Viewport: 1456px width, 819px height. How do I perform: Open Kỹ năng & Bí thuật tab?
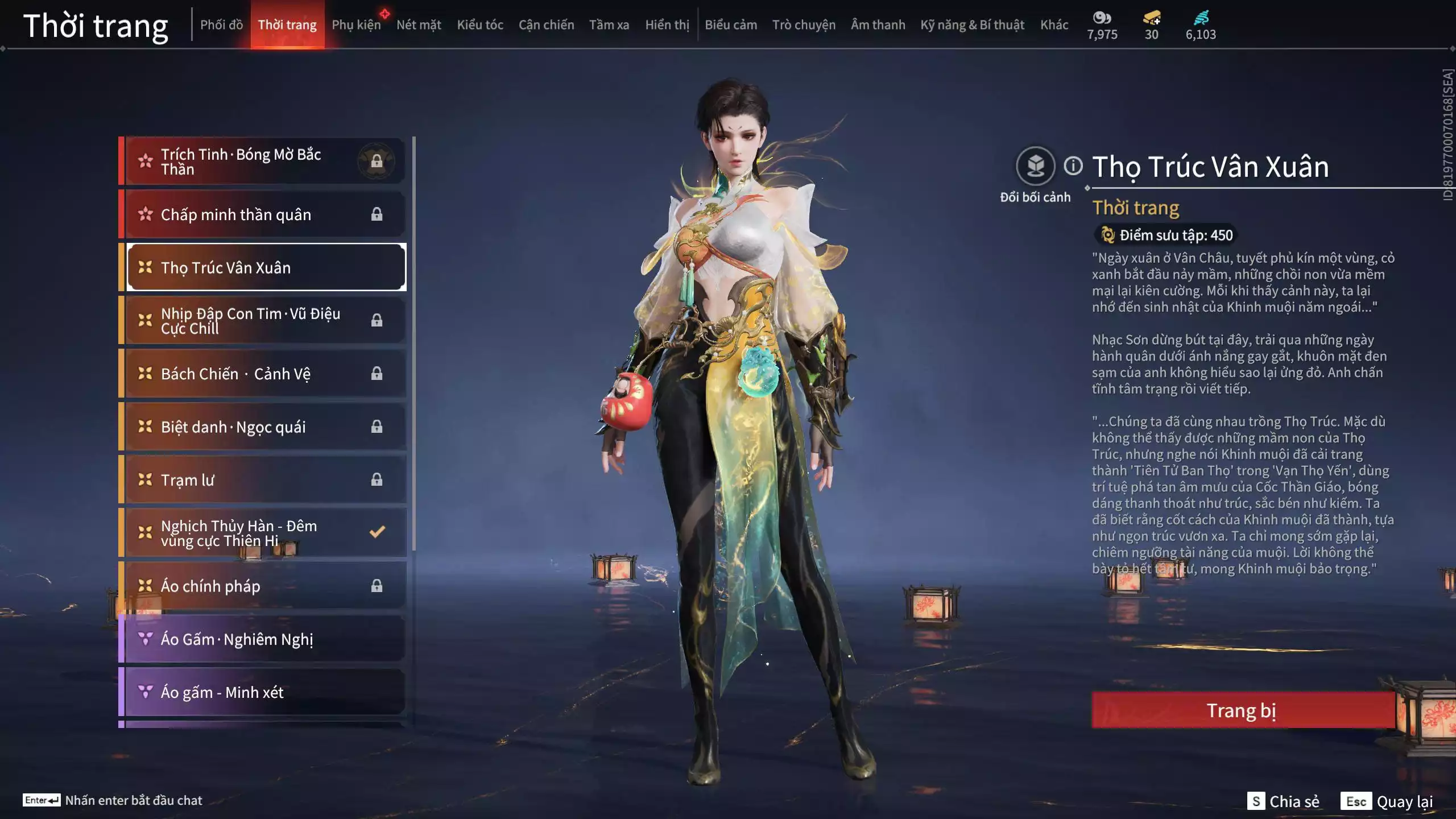[x=972, y=24]
